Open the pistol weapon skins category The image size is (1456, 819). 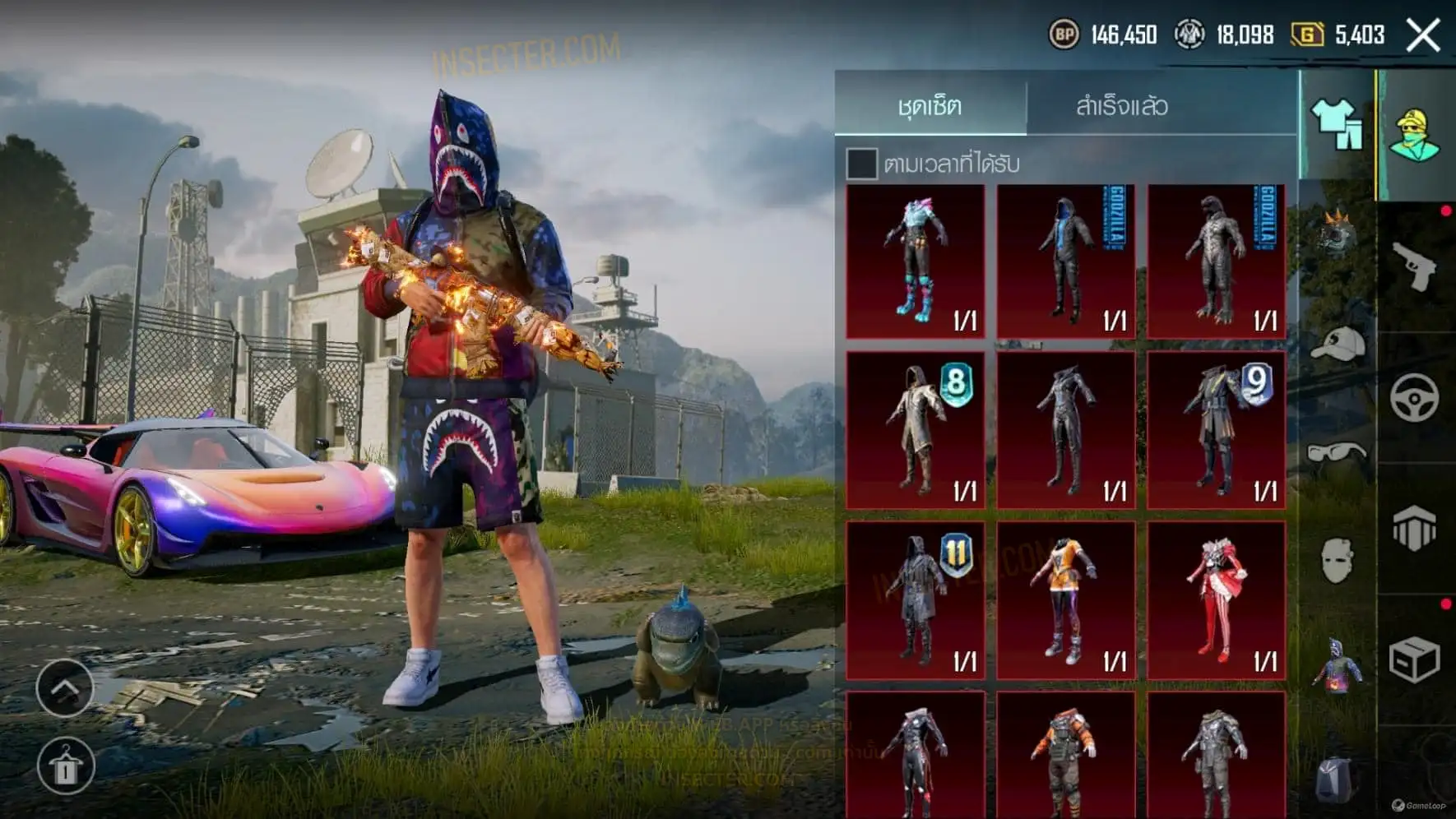tap(1415, 266)
